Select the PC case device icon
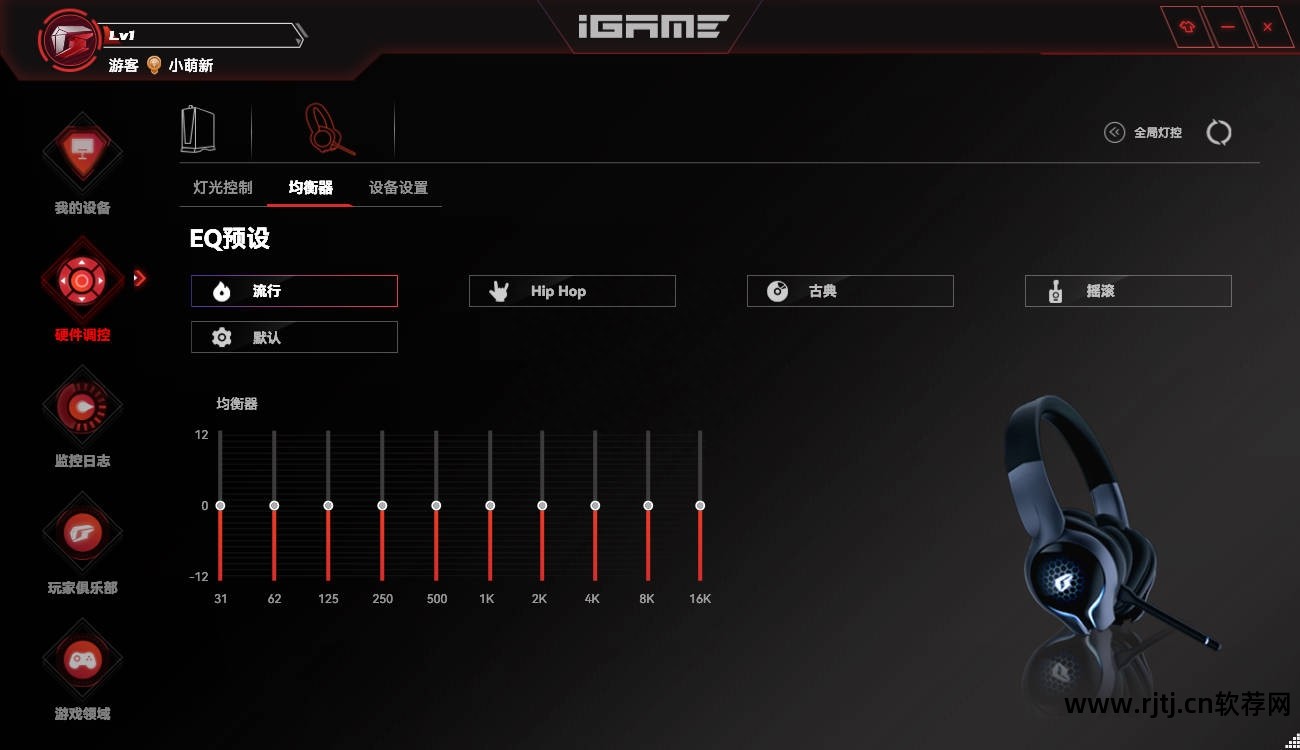This screenshot has height=750, width=1300. tap(198, 129)
